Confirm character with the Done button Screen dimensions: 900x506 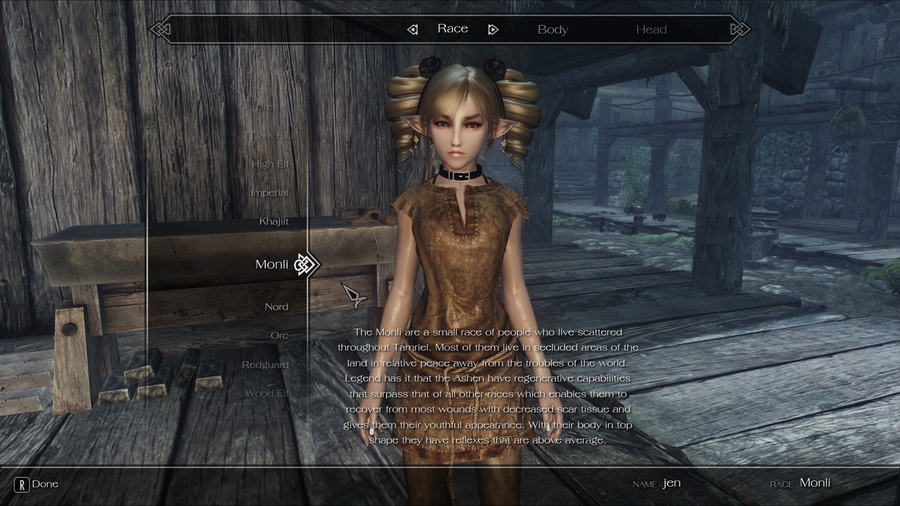coord(36,484)
